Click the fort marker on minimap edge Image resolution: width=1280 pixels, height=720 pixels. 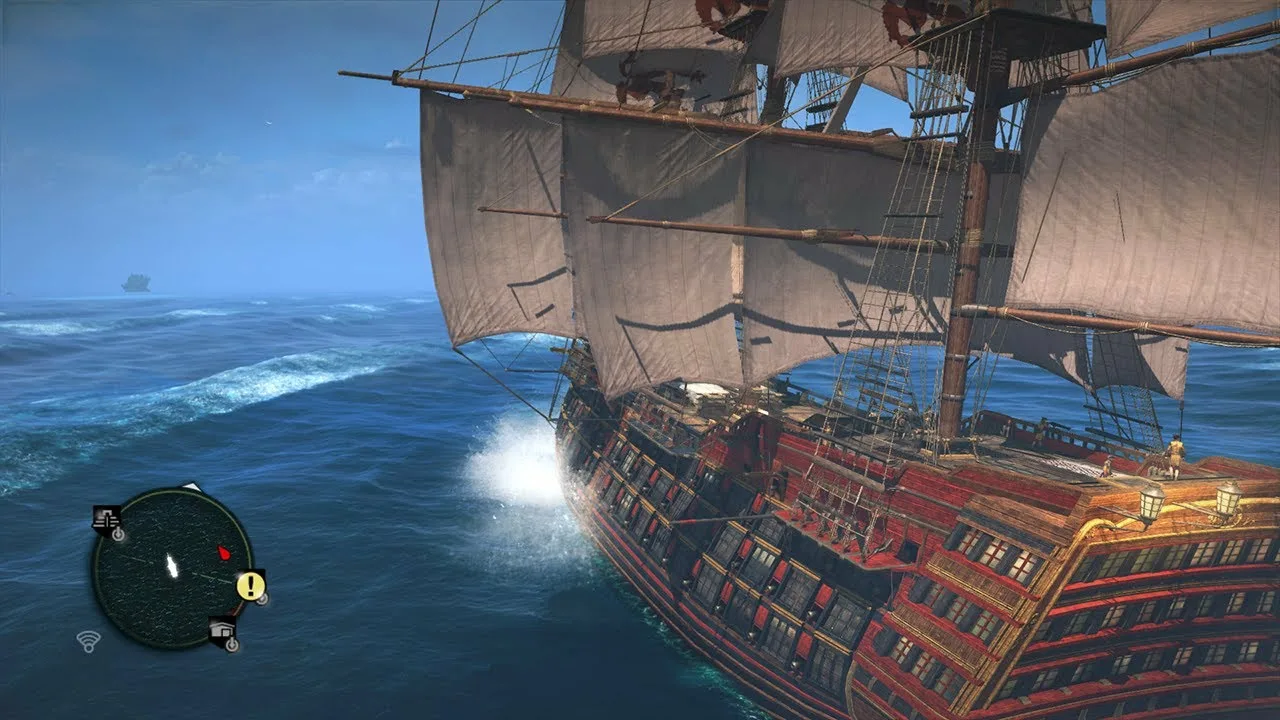105,518
